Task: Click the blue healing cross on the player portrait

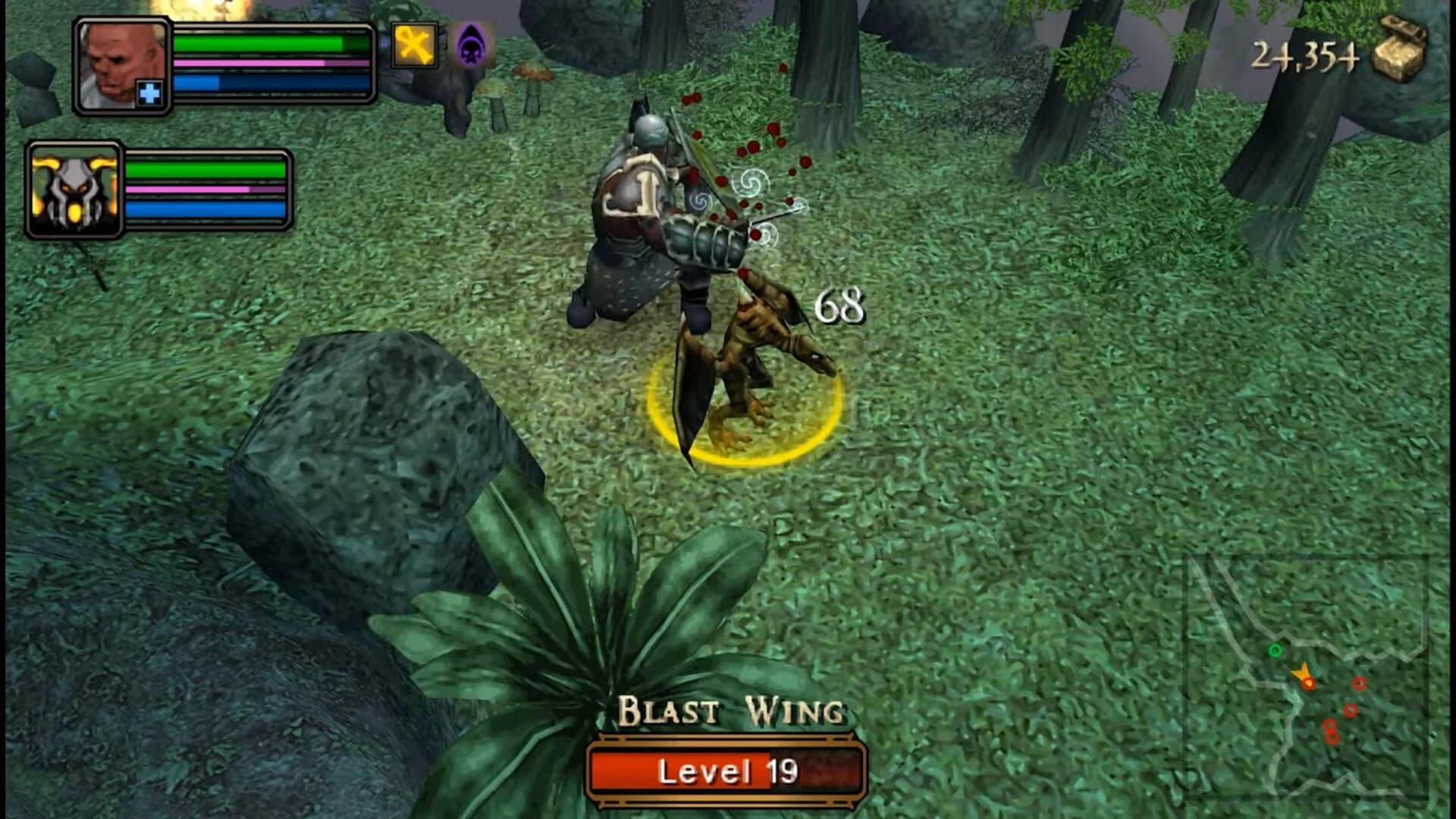Action: [x=150, y=93]
